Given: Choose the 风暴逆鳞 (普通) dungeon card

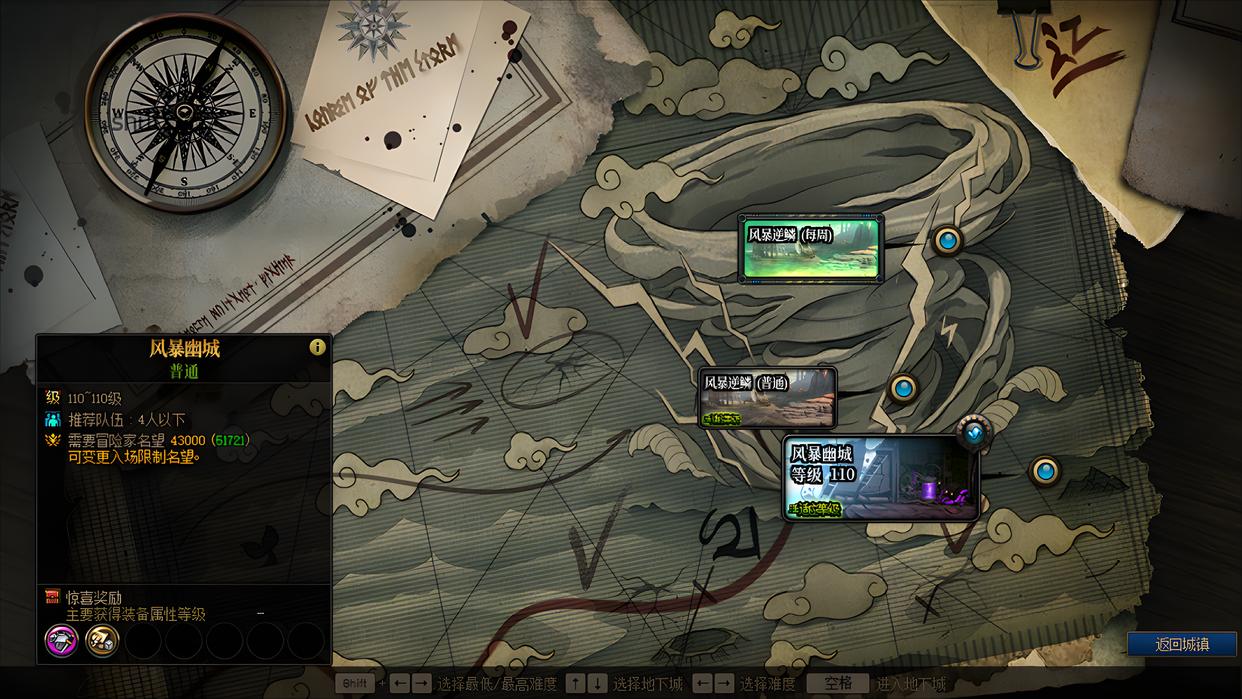Looking at the screenshot, I should coord(767,397).
